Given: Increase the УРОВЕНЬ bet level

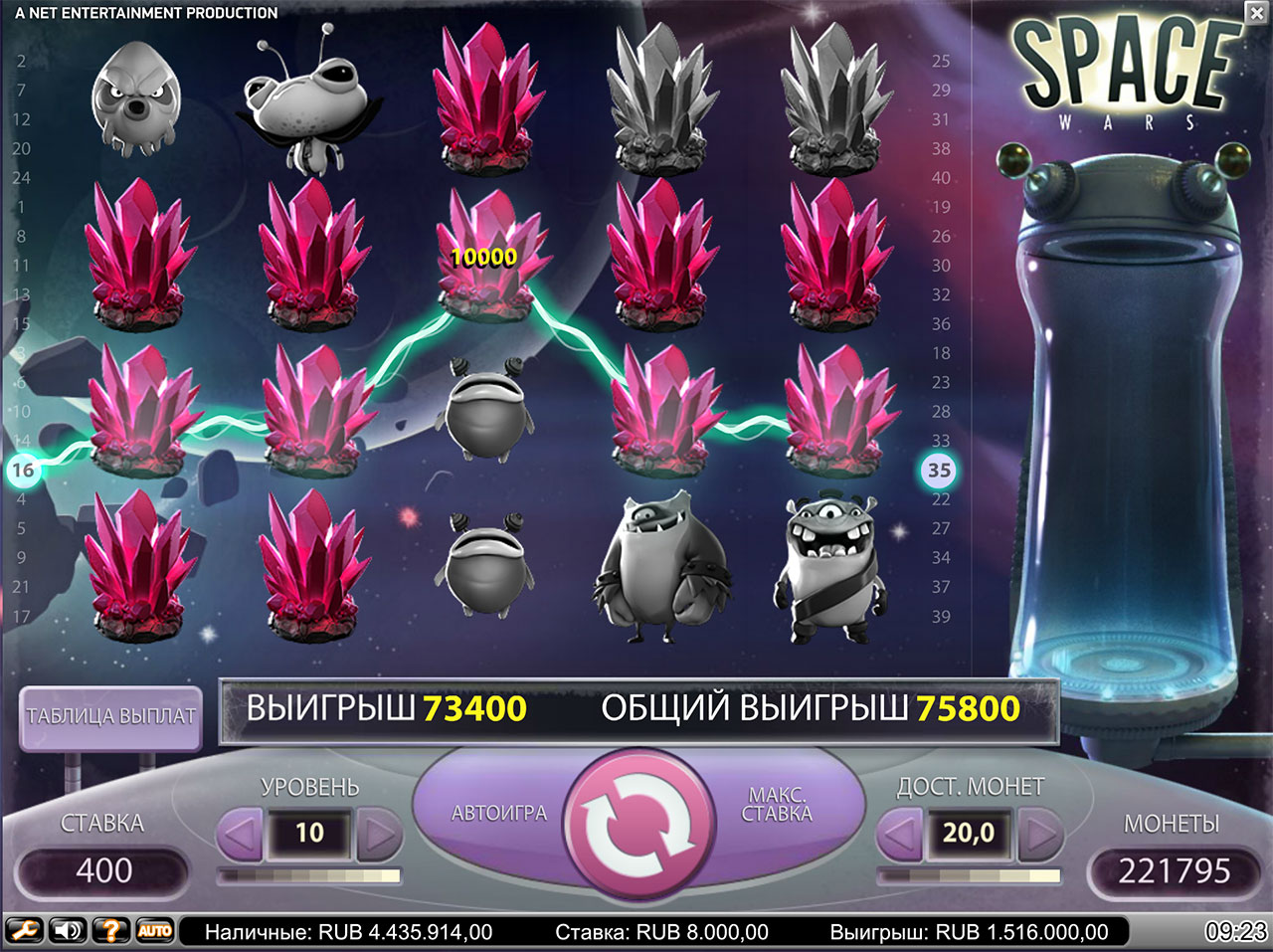Looking at the screenshot, I should point(379,834).
